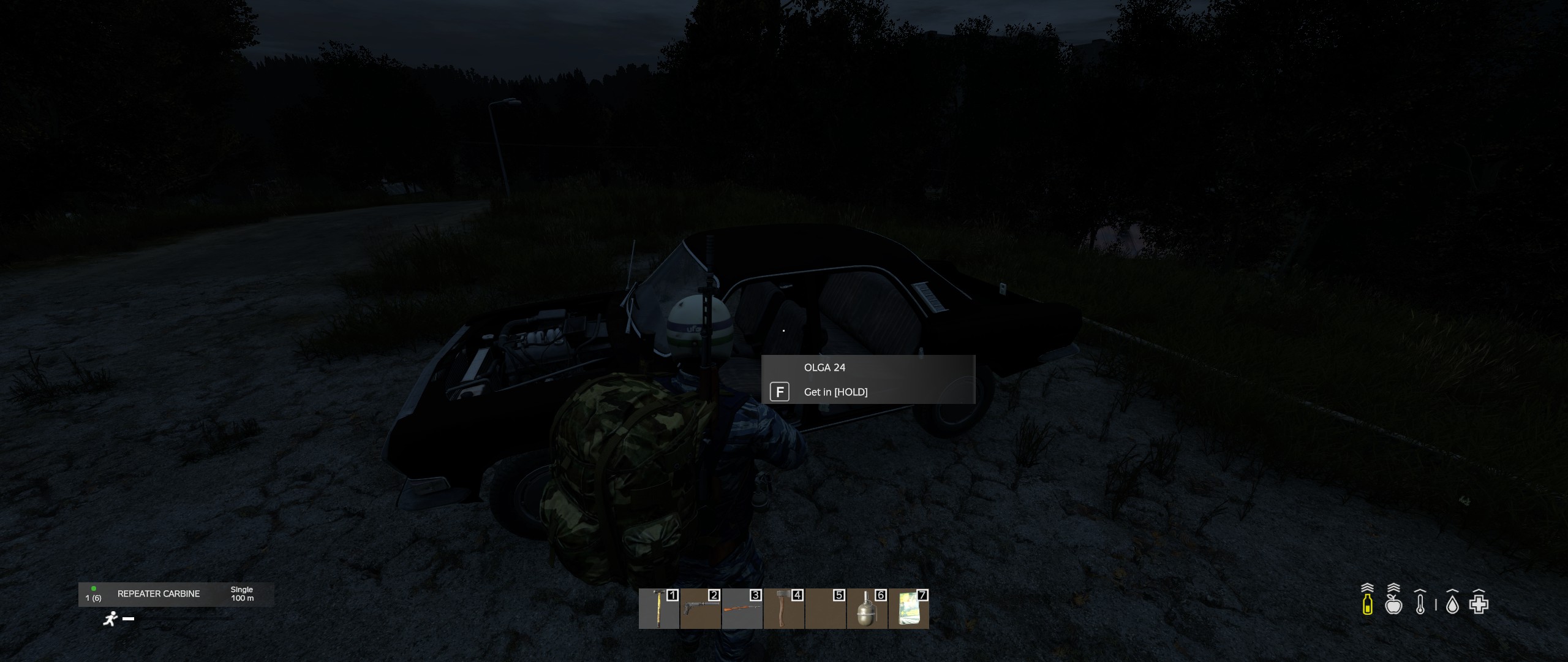Pick the grenade in hotbar slot 6
Screen dimensions: 1568x662
pyautogui.click(x=867, y=609)
